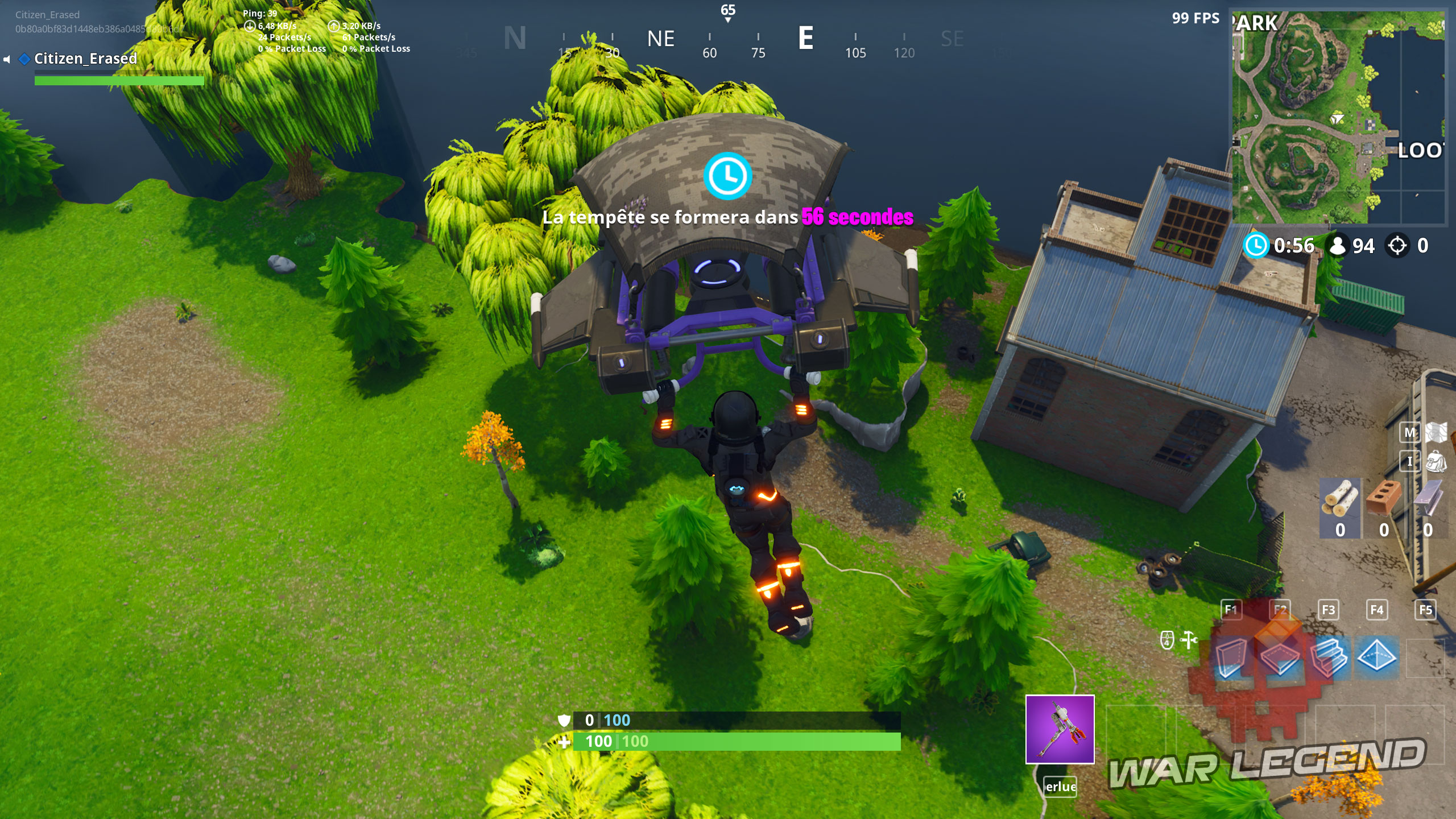Click the Citizen_Erased player nameplate
Screen dimensions: 1456x819
click(85, 59)
